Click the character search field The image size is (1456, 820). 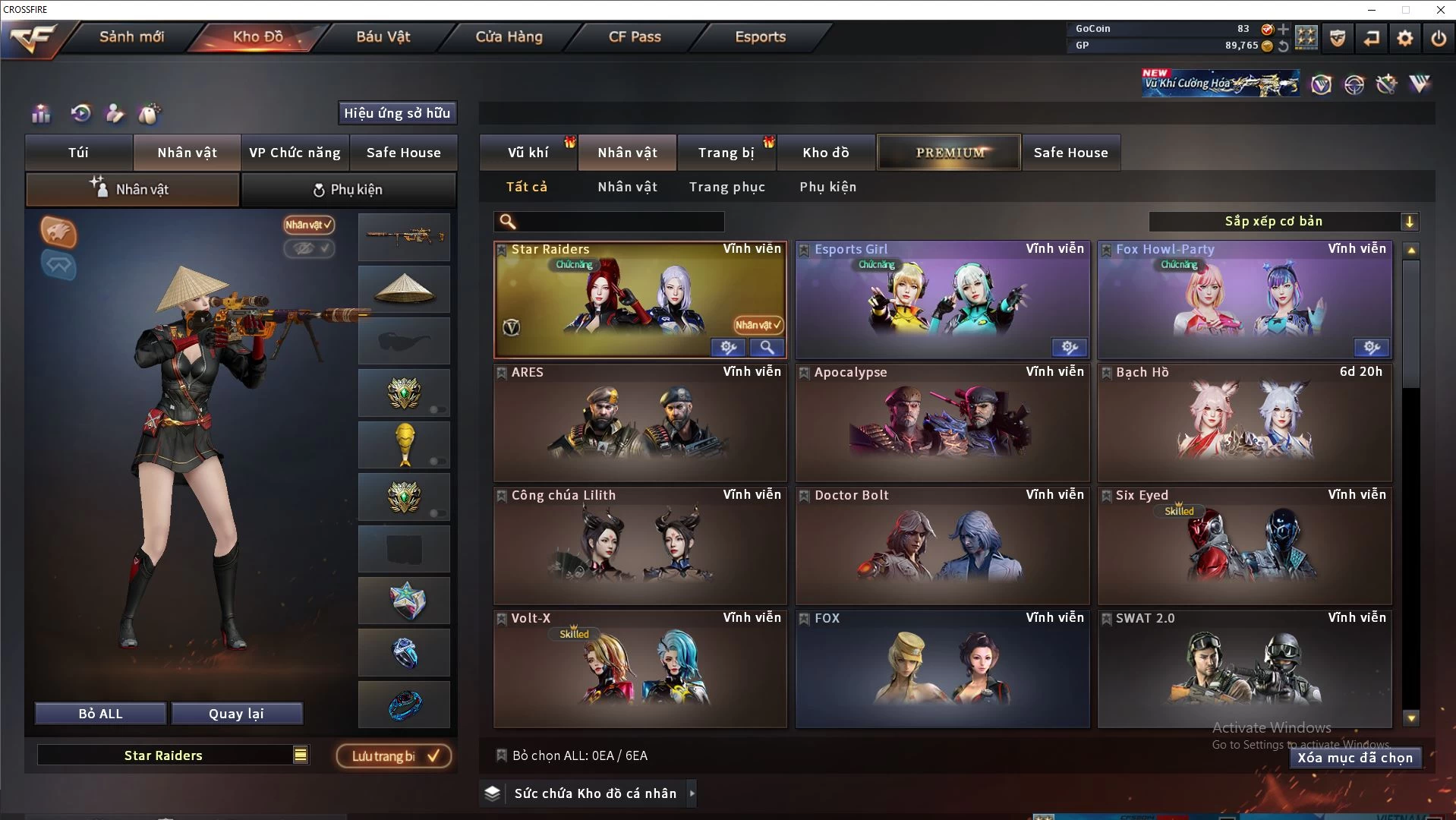619,222
